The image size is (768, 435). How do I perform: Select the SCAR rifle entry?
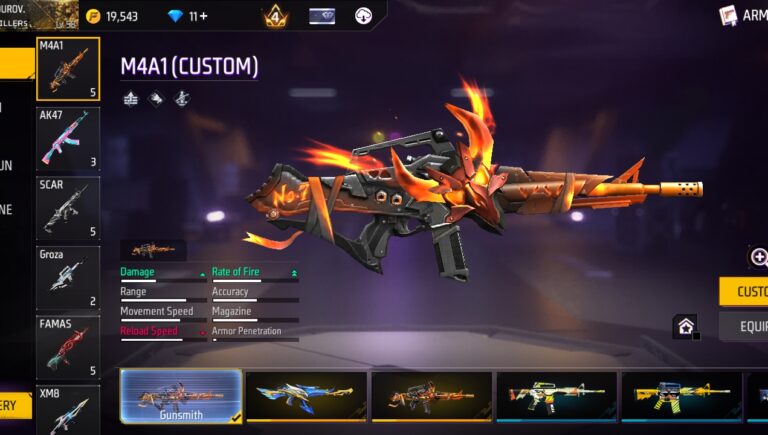click(68, 208)
